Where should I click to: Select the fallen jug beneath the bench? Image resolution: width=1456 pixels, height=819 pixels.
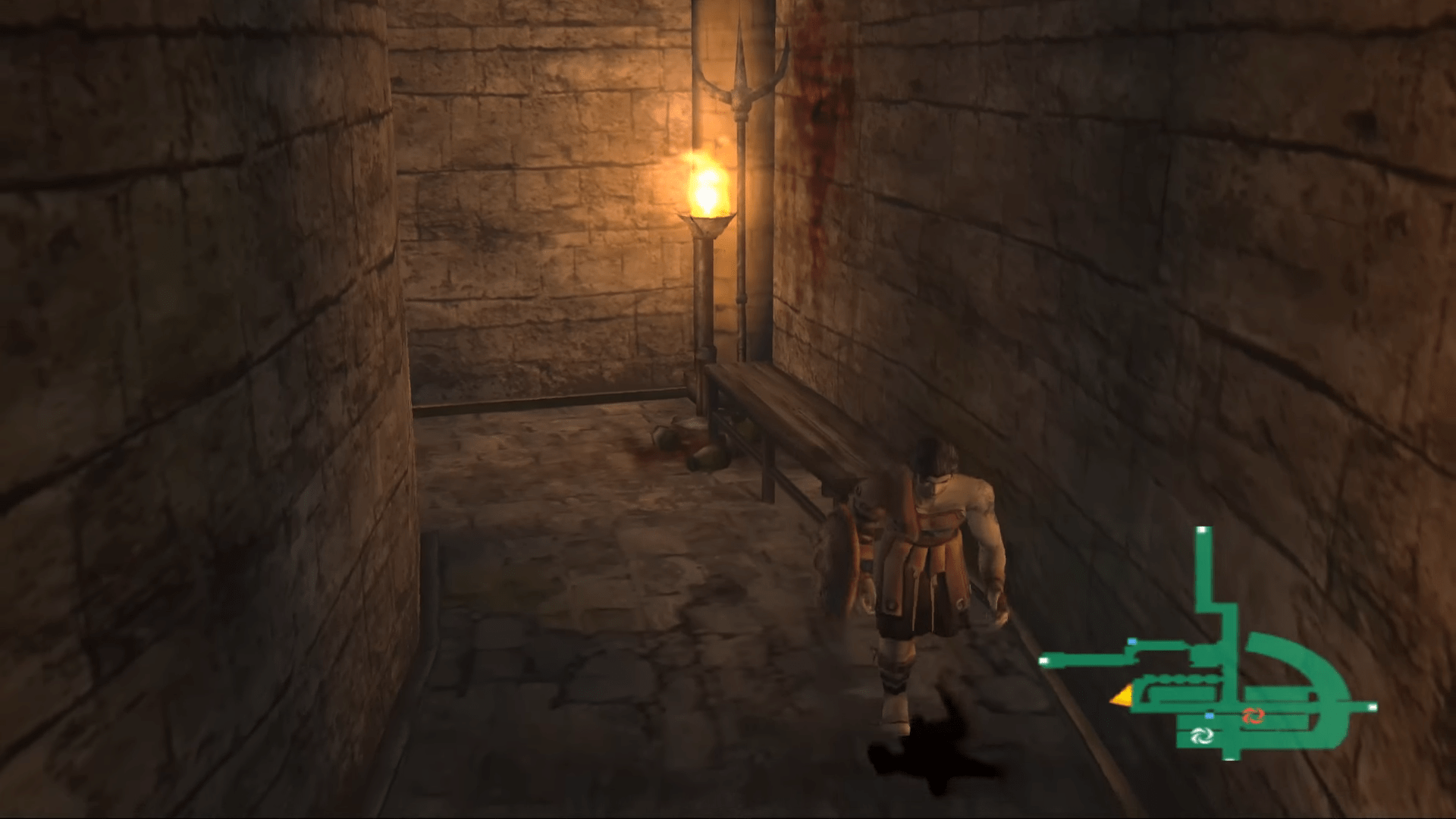[705, 455]
